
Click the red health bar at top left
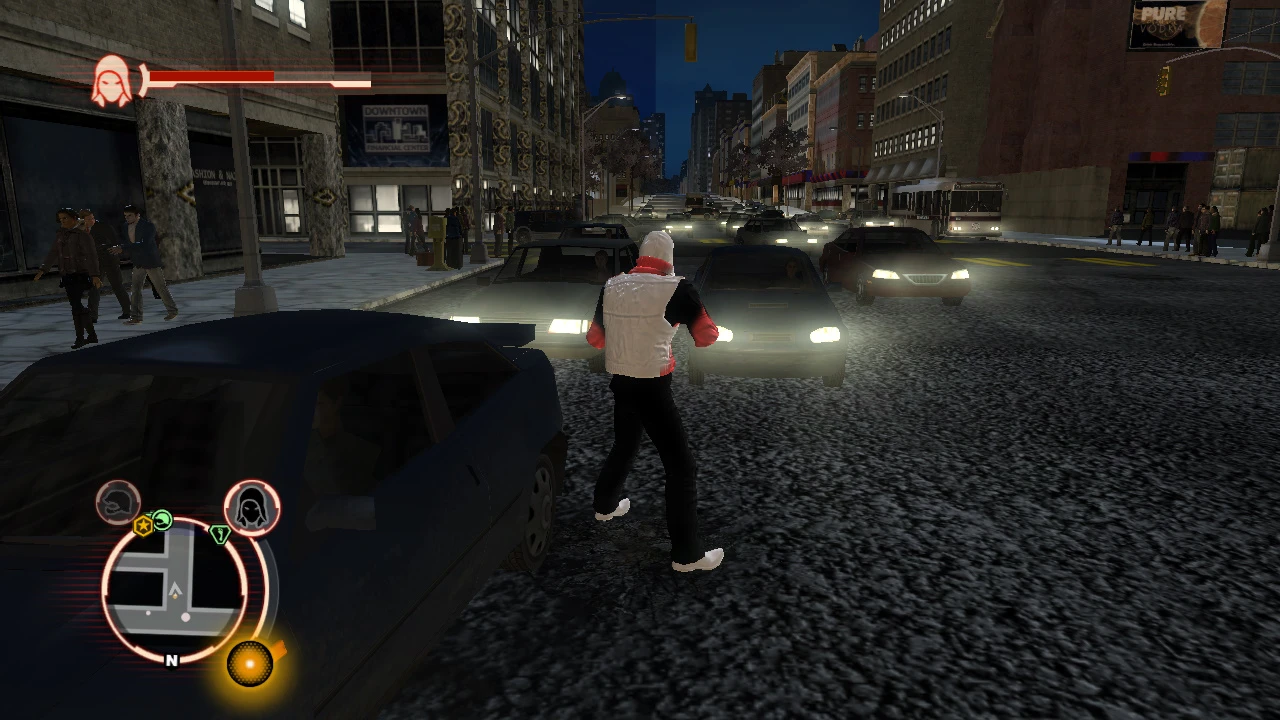[210, 77]
